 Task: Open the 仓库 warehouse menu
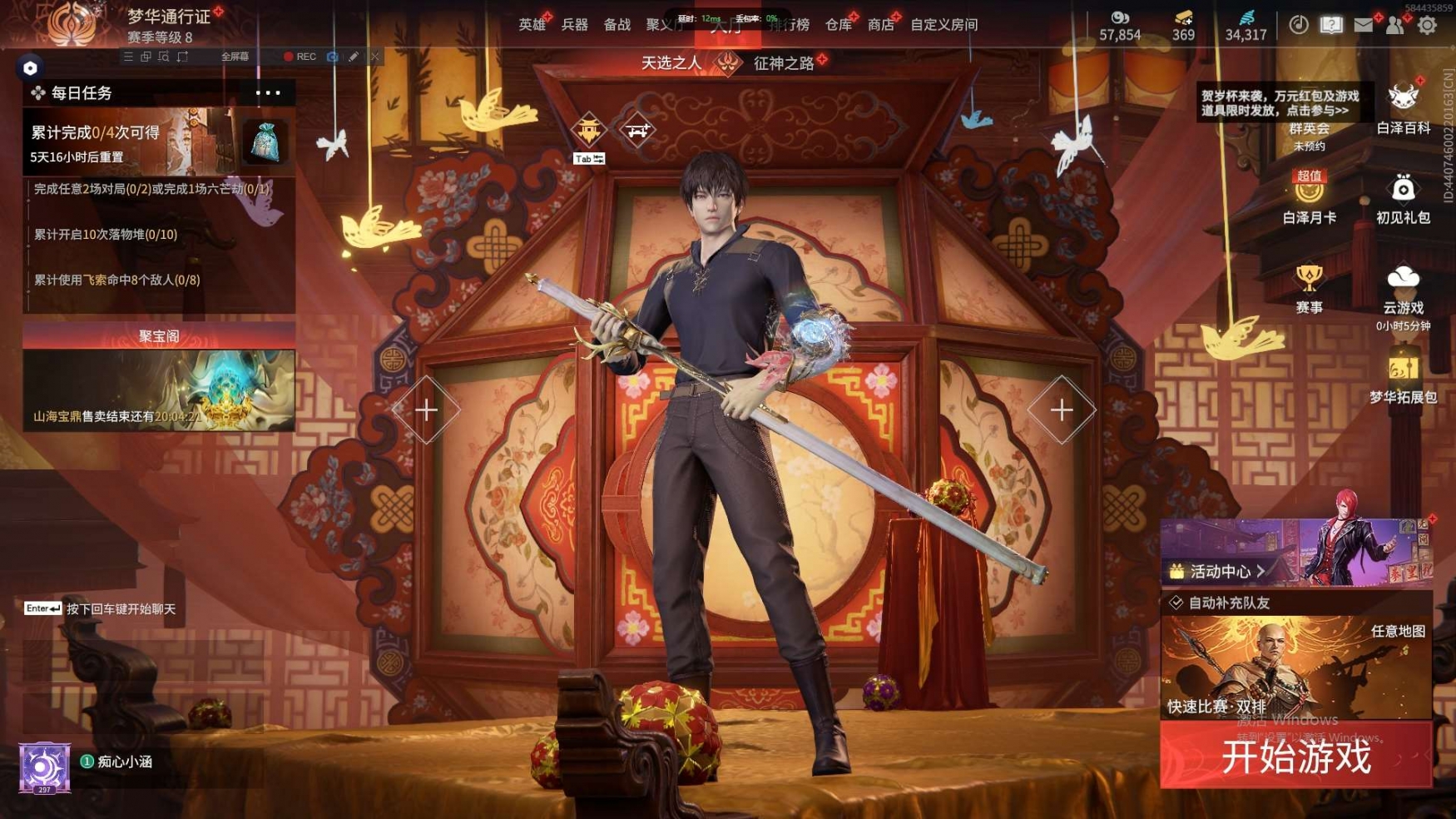pos(838,25)
